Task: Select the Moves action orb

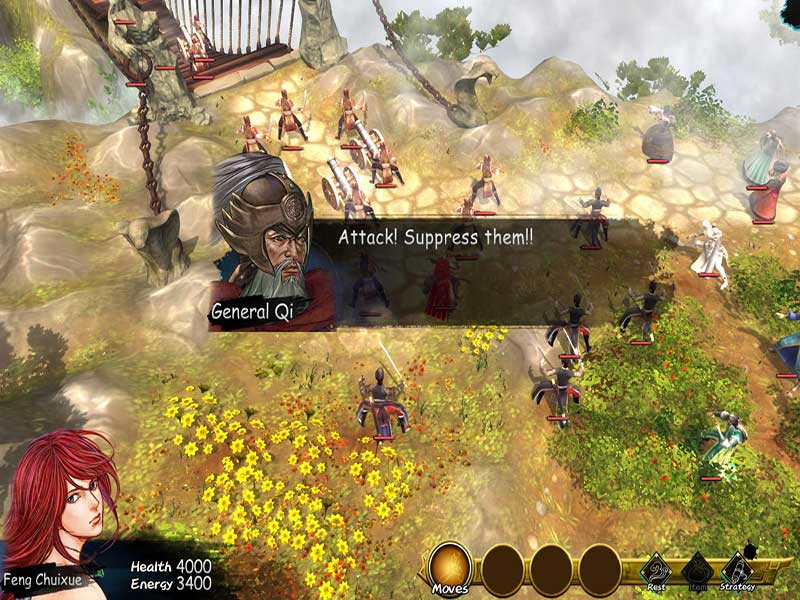Action: [x=450, y=568]
